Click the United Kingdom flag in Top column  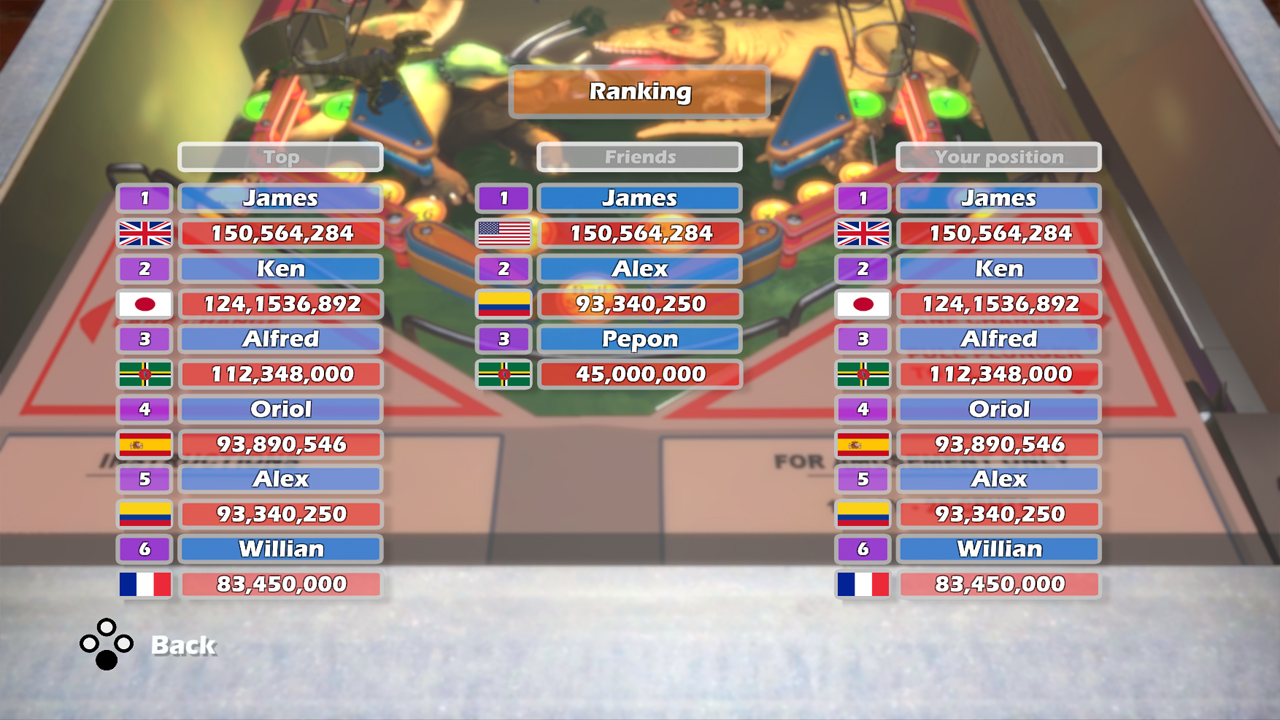point(144,233)
